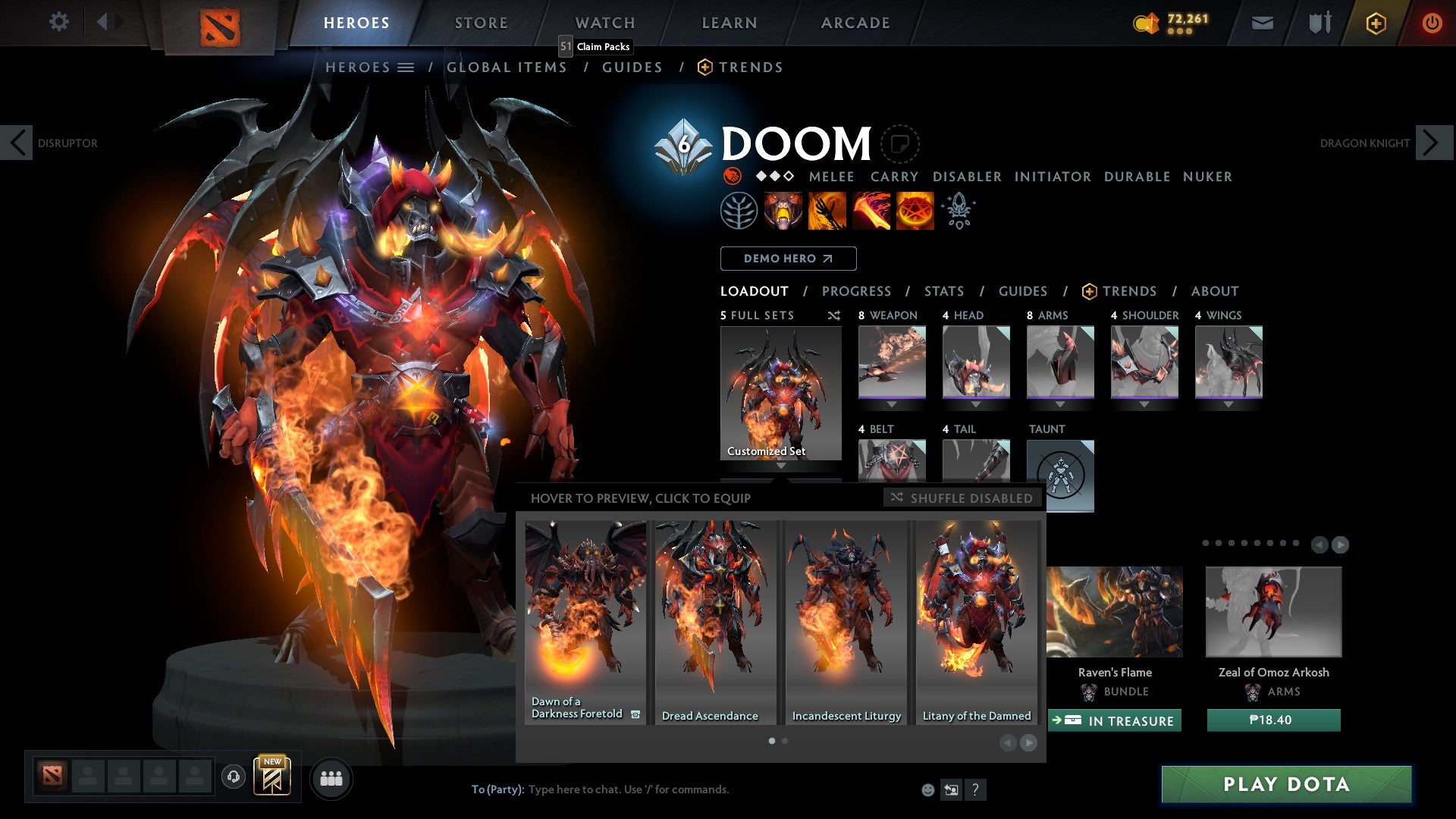Screen dimensions: 1456x819
Task: Open the friends list icon near chat
Action: click(x=331, y=777)
